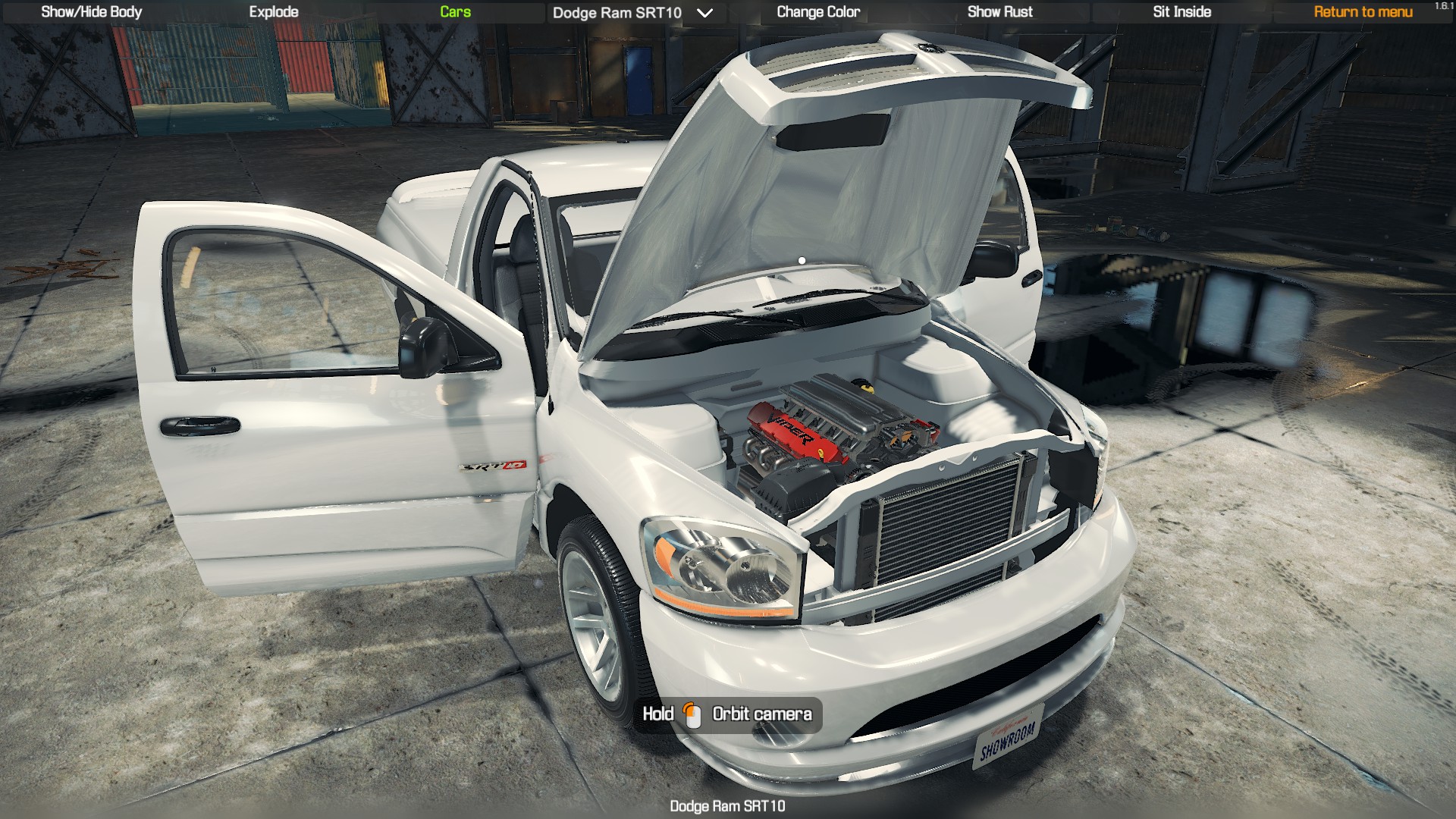
Task: Click the mouse icon in Orbit camera hint
Action: tap(693, 714)
